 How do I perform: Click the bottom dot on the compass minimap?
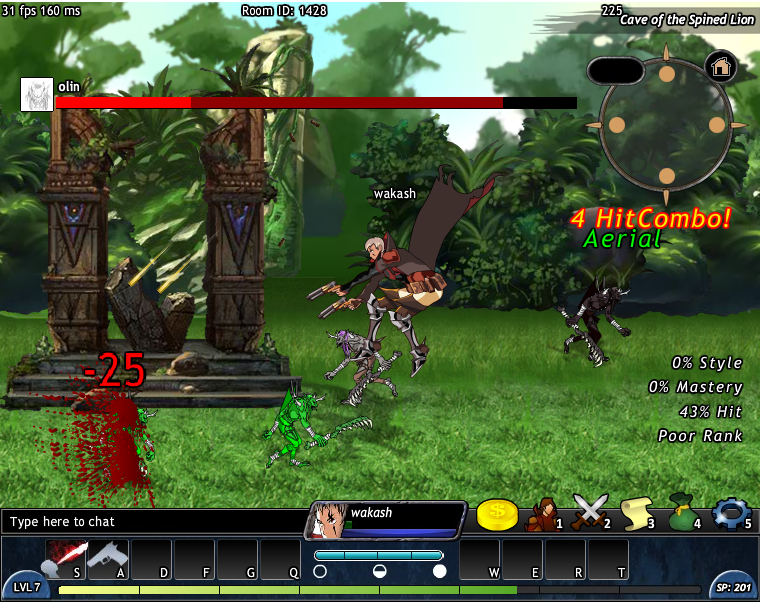tap(666, 176)
